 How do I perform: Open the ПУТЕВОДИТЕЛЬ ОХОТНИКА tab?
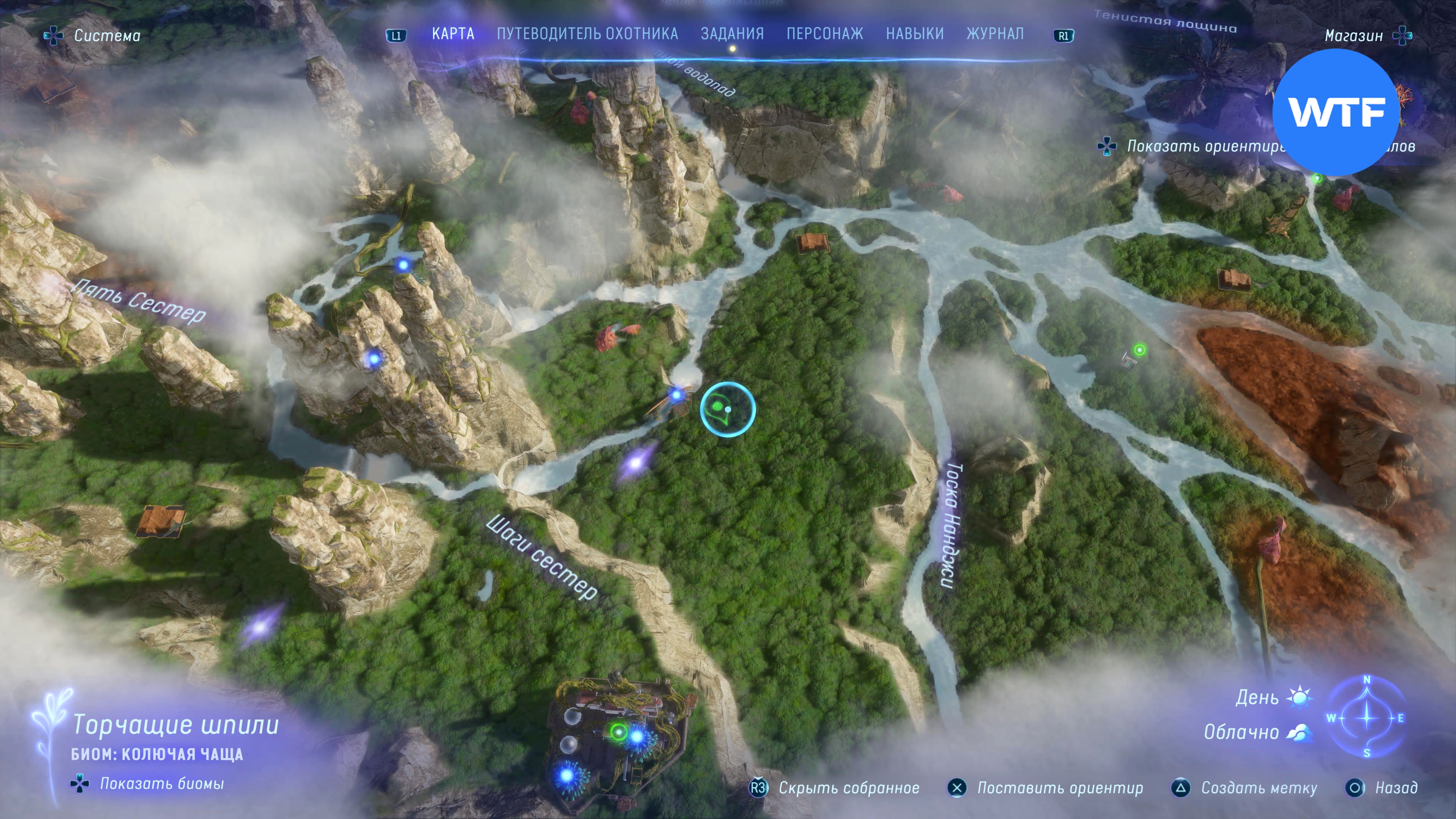point(587,34)
